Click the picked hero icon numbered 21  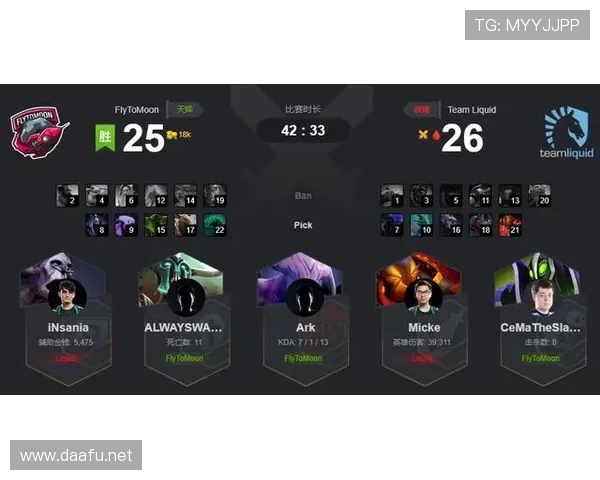tap(510, 225)
